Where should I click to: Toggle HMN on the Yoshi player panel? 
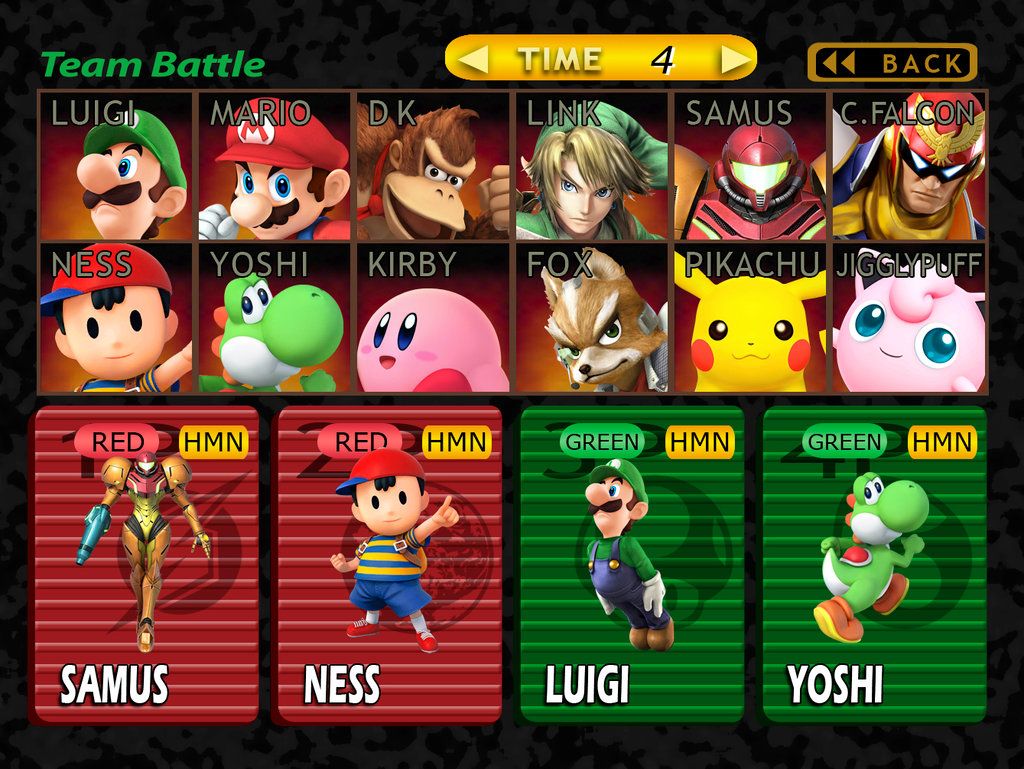pyautogui.click(x=942, y=441)
